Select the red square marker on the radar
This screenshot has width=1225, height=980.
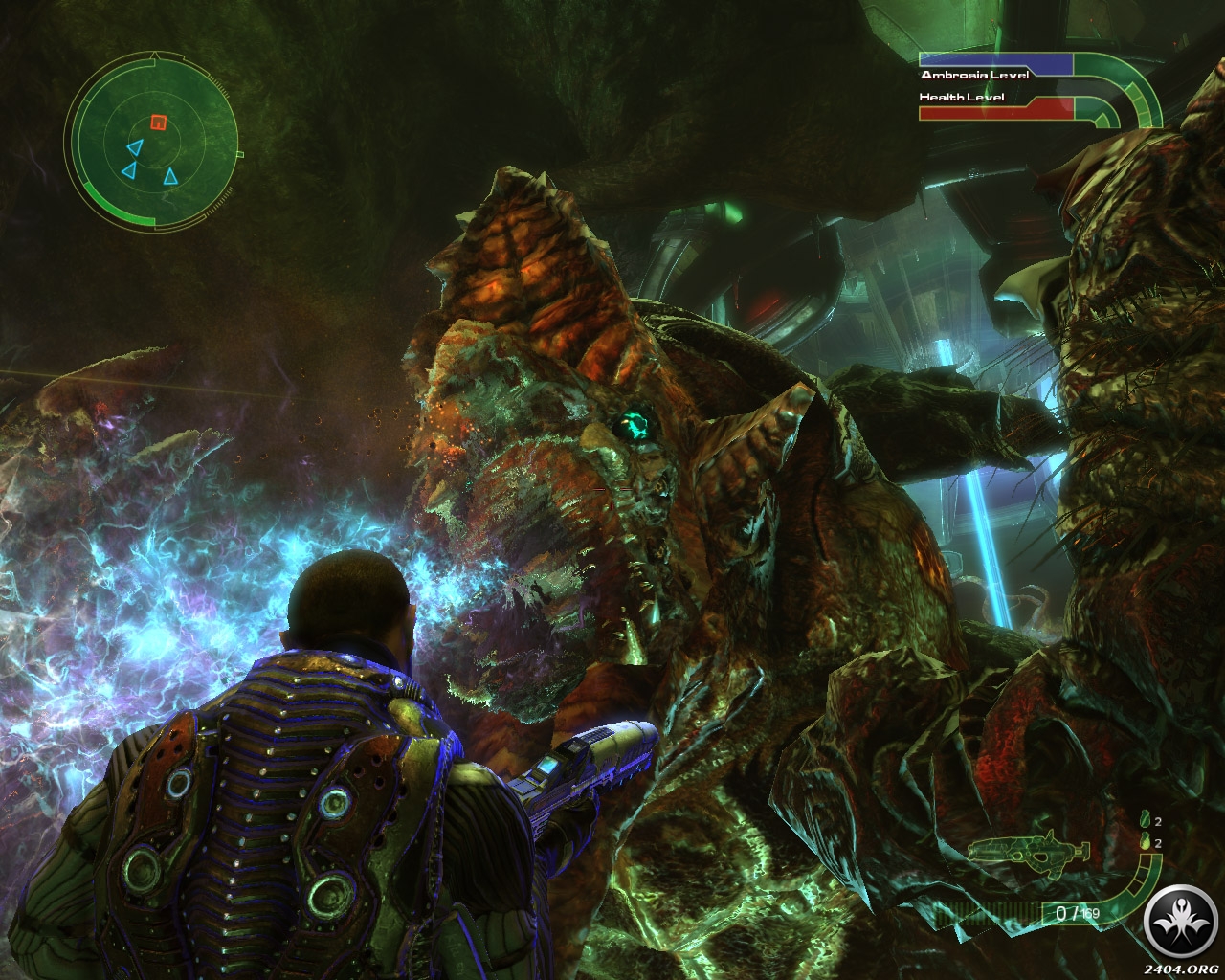159,122
